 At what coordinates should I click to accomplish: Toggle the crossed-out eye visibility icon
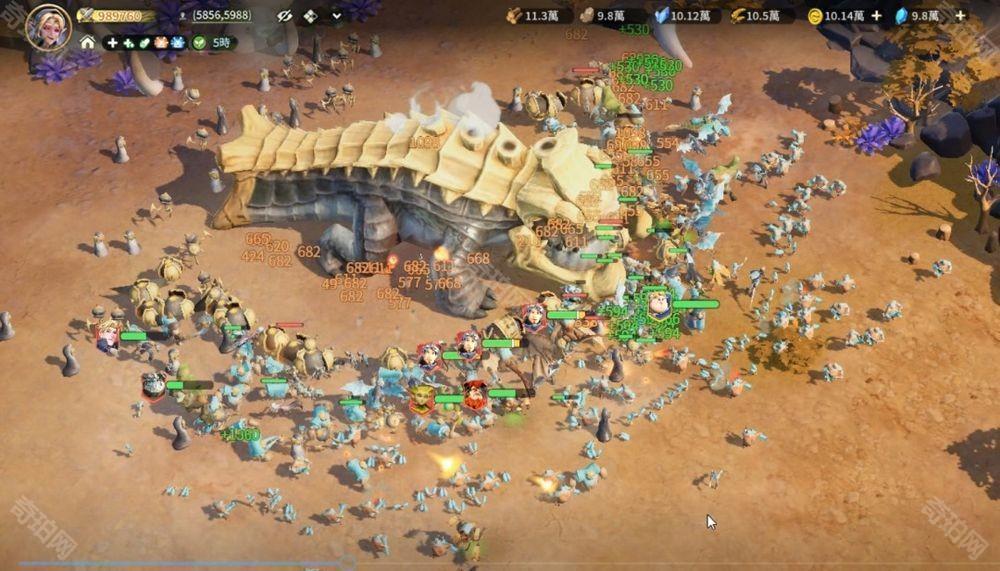pos(283,16)
